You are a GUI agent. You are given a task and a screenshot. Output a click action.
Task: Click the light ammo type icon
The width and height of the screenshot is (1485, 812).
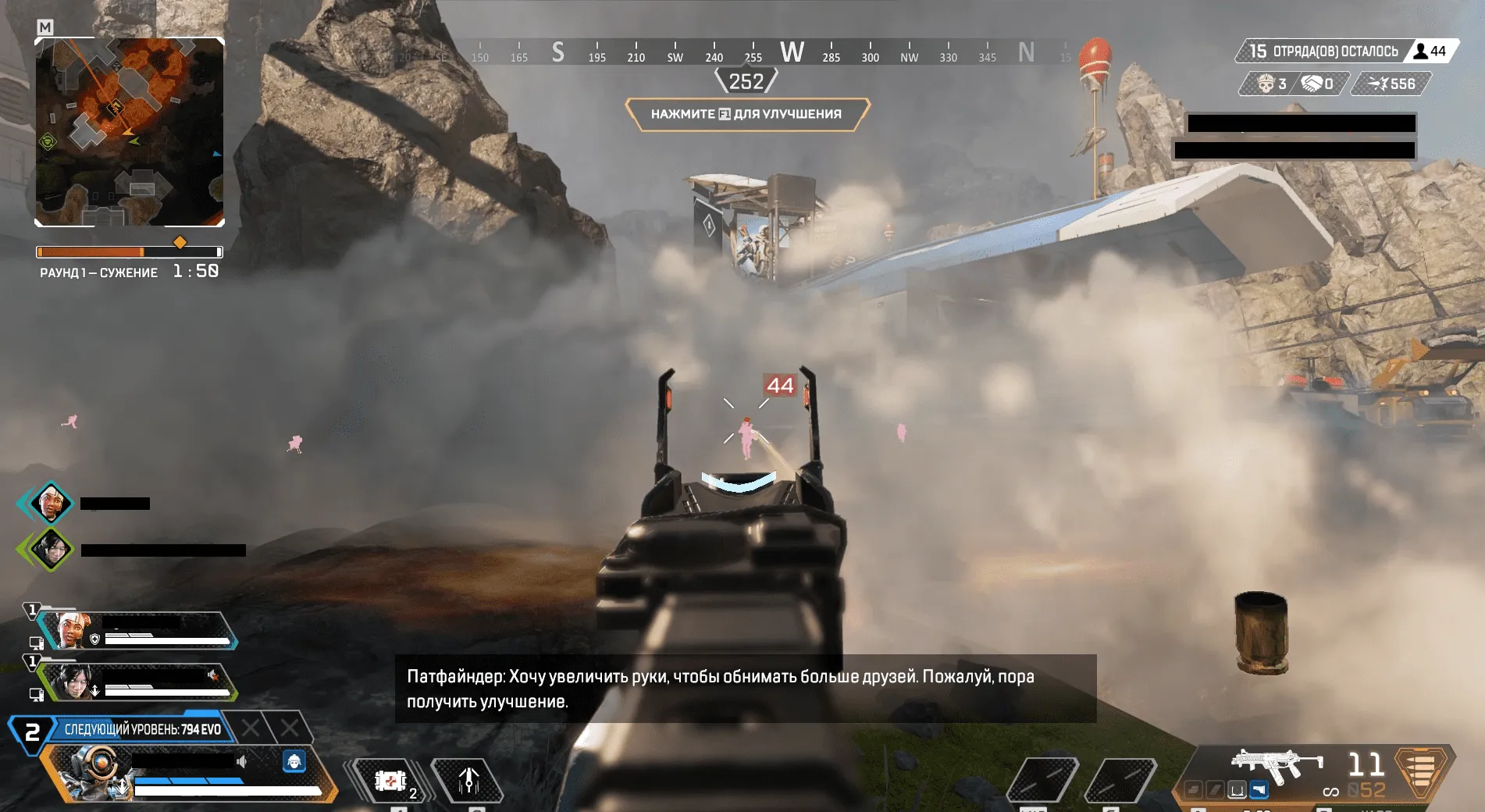point(1423,770)
